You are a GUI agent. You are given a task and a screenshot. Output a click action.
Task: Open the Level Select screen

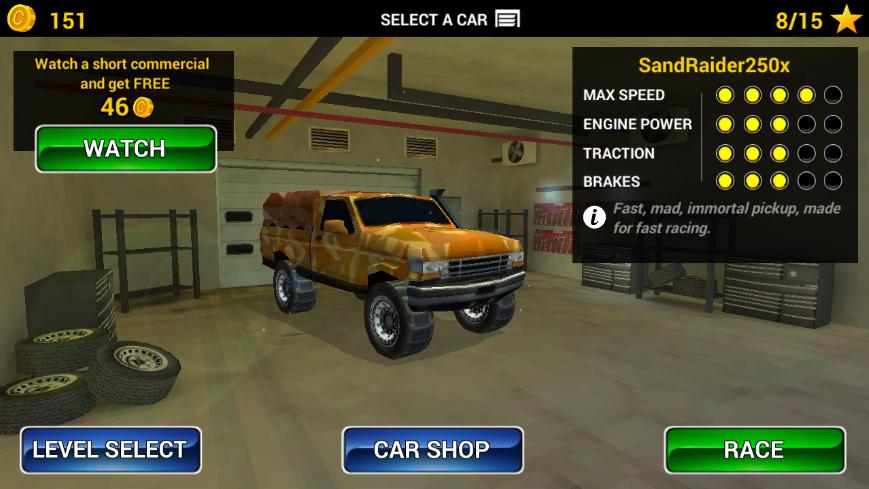pos(110,450)
